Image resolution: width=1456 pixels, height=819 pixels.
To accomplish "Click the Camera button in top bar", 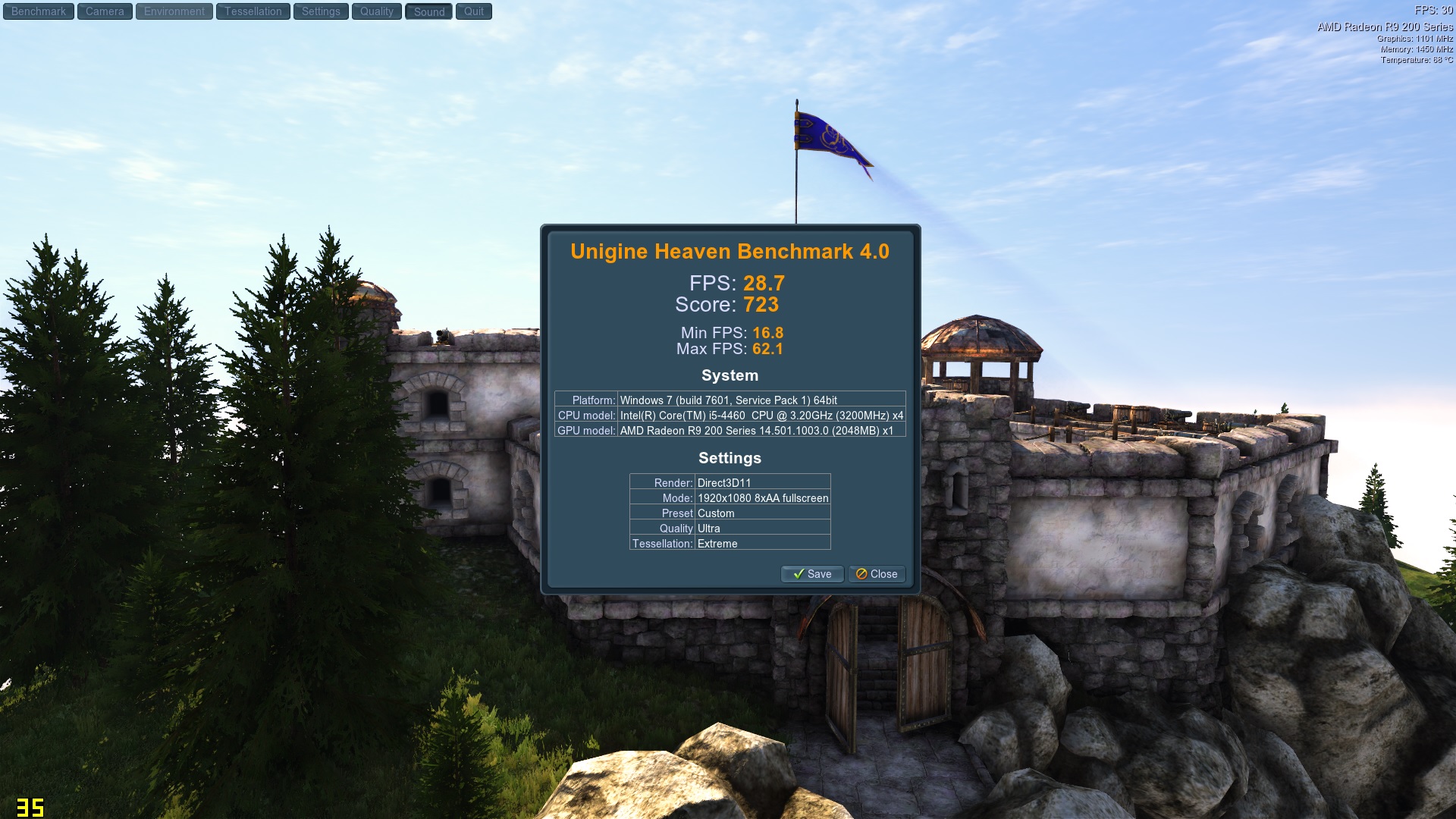I will point(105,11).
